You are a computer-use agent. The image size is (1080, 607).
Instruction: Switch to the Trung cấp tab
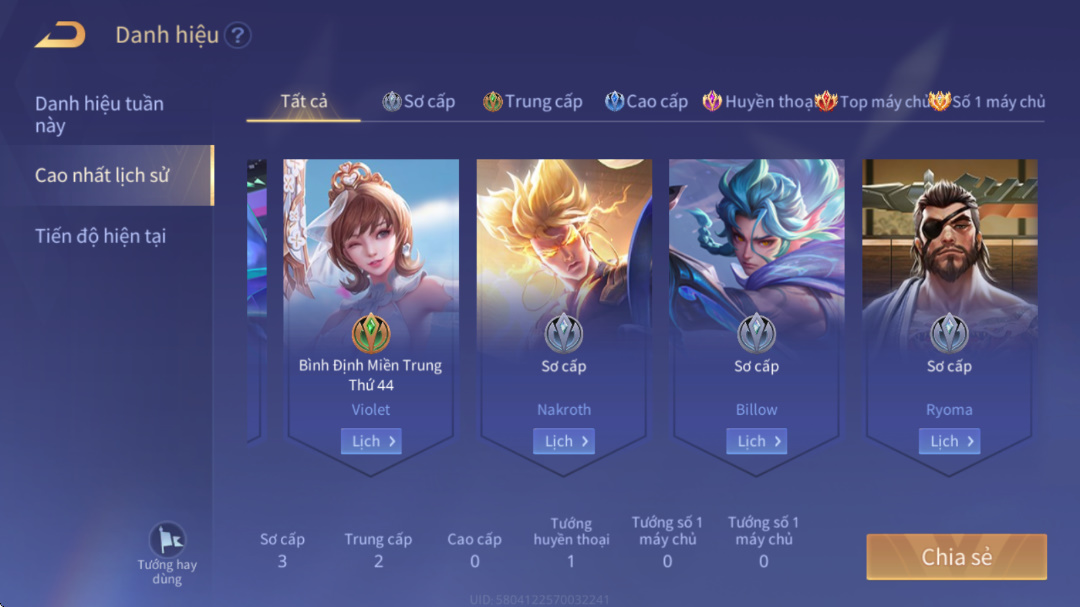(533, 101)
